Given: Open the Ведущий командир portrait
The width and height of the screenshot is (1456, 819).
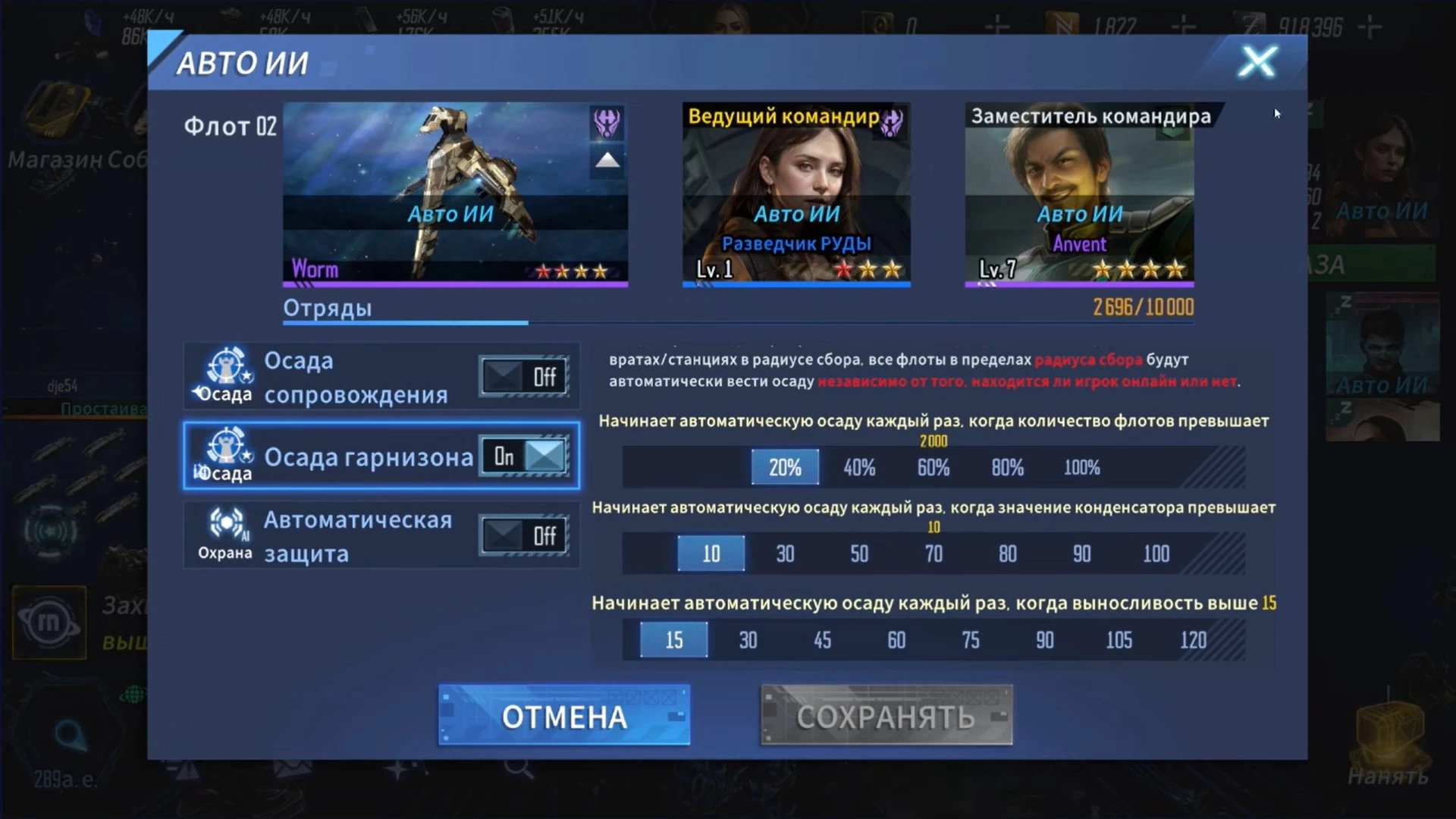Looking at the screenshot, I should click(x=796, y=194).
